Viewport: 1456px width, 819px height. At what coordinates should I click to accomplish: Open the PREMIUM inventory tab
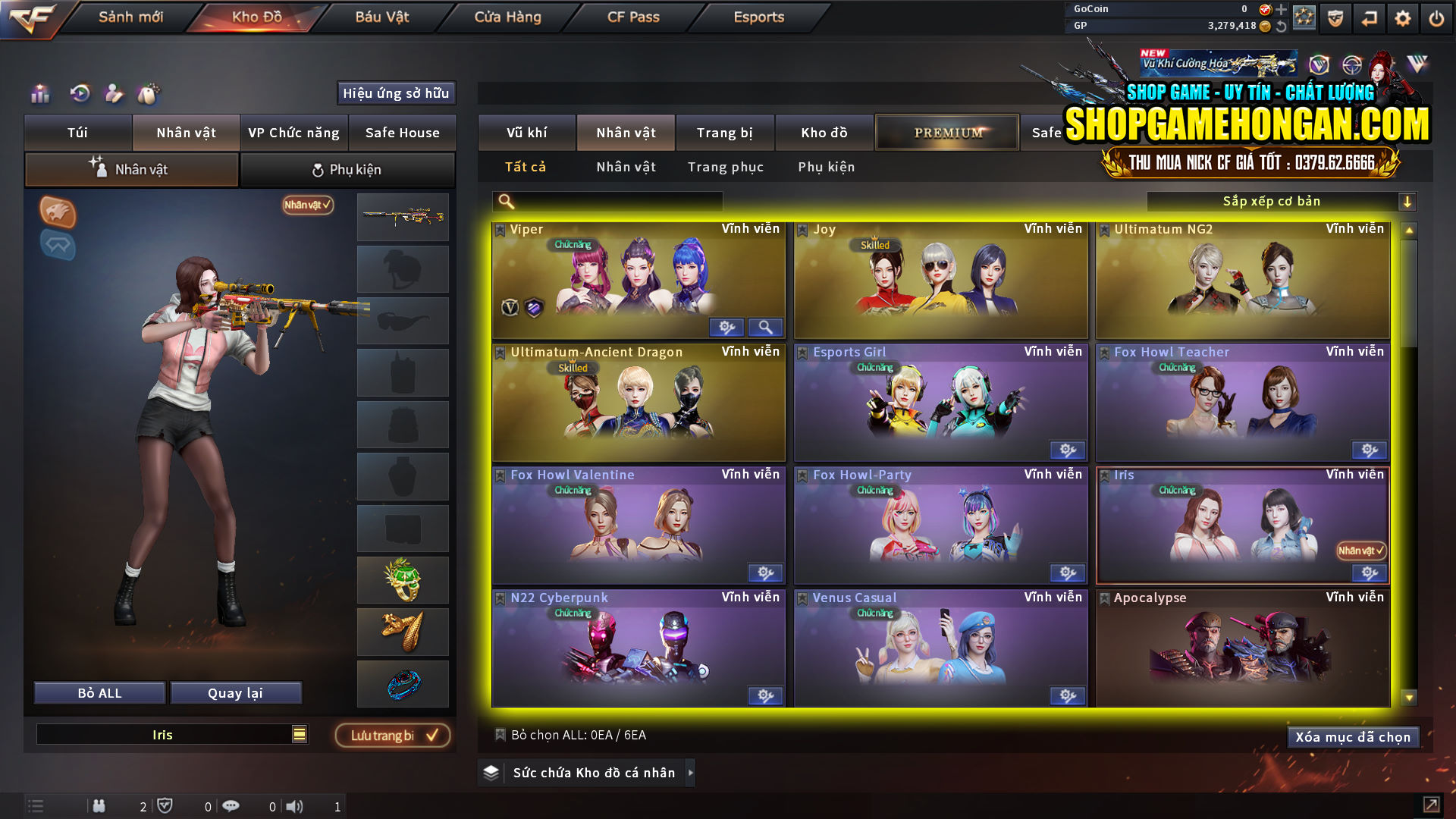pyautogui.click(x=946, y=132)
